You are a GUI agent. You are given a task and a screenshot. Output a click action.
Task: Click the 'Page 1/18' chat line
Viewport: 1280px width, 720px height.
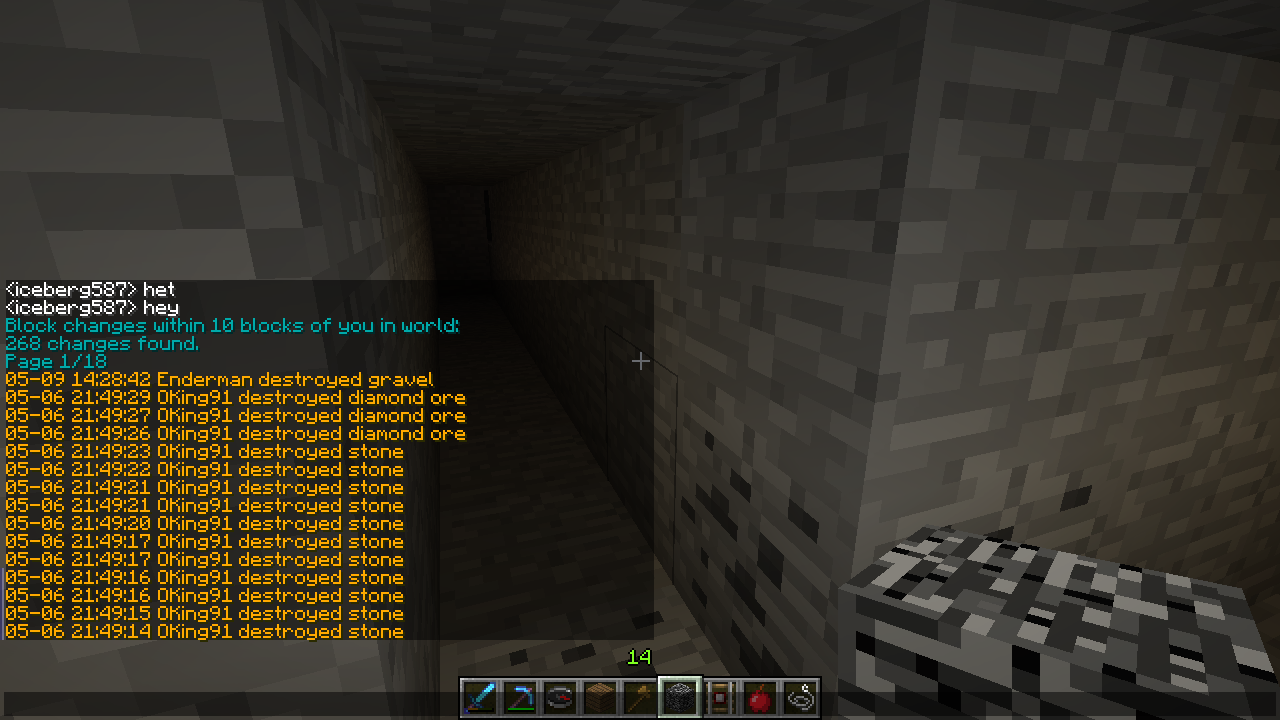(55, 361)
